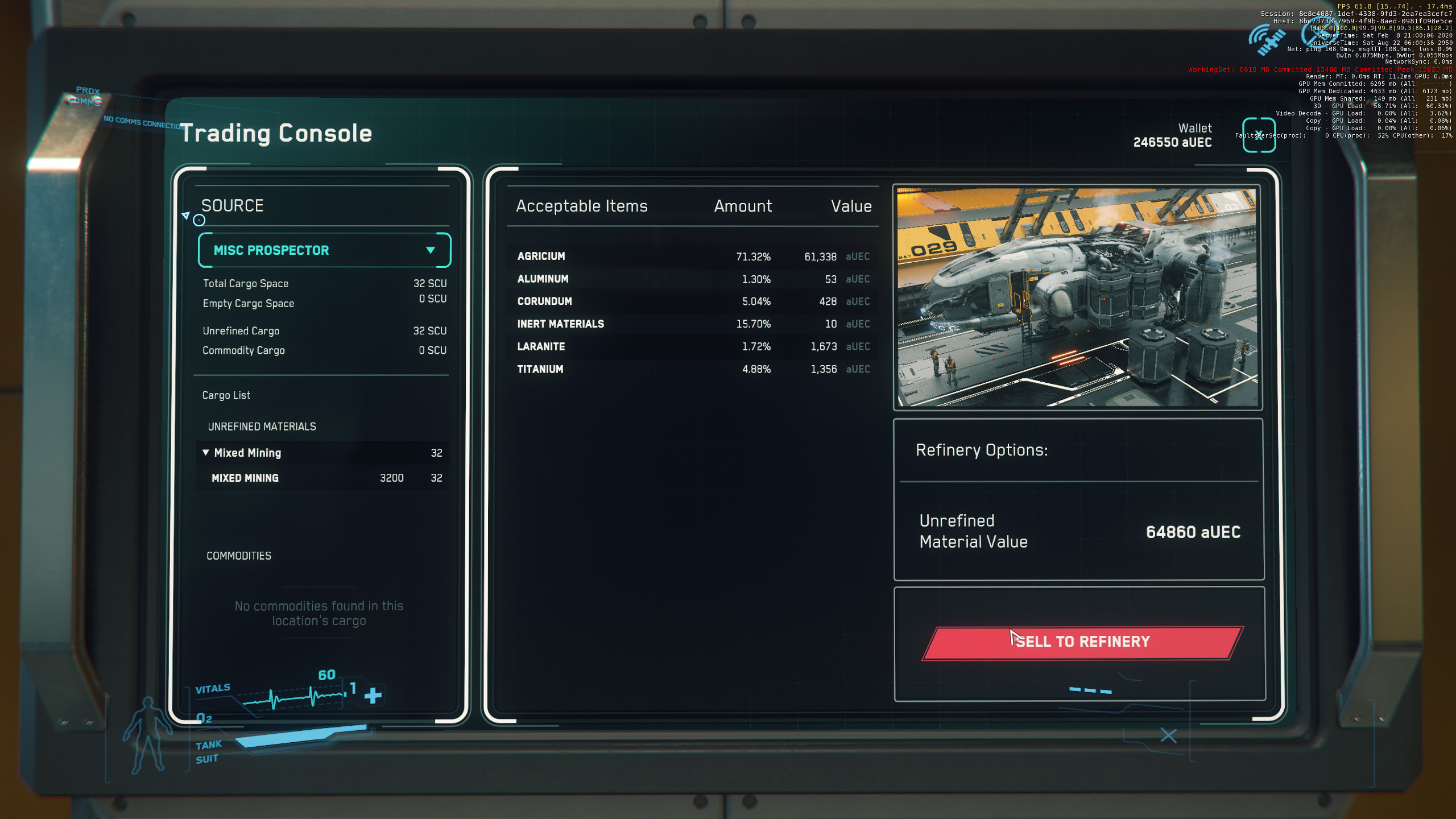Select the MIXED MINING cargo row
Screen dimensions: 1456x819
(323, 478)
